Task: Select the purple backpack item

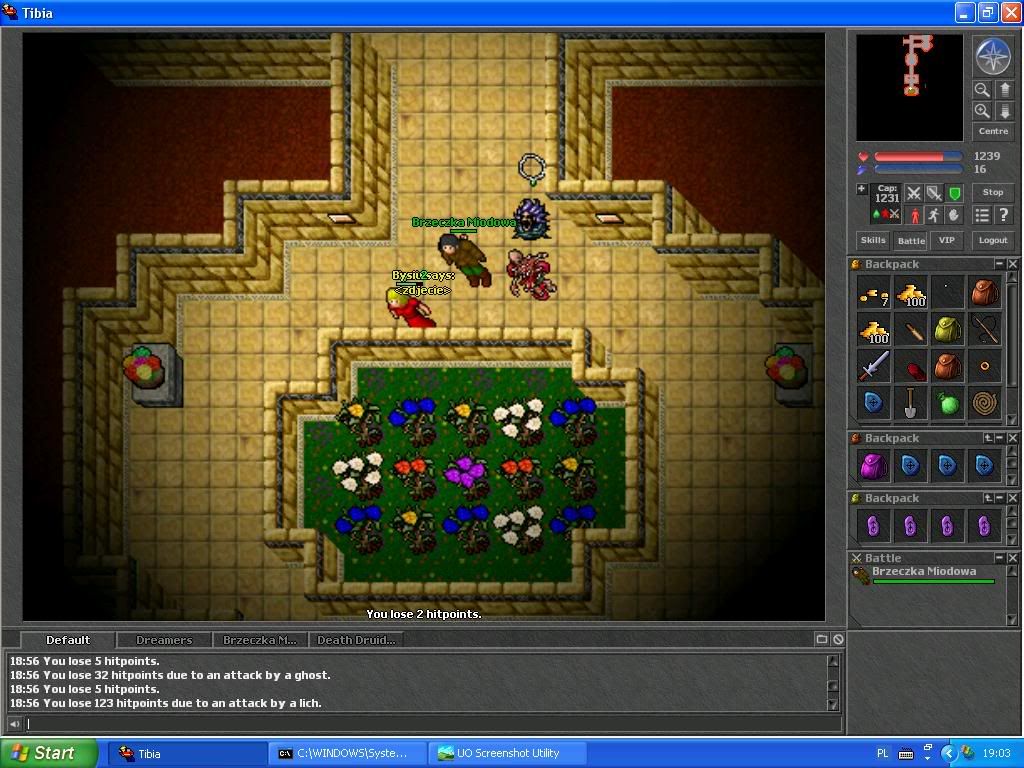Action: click(873, 465)
